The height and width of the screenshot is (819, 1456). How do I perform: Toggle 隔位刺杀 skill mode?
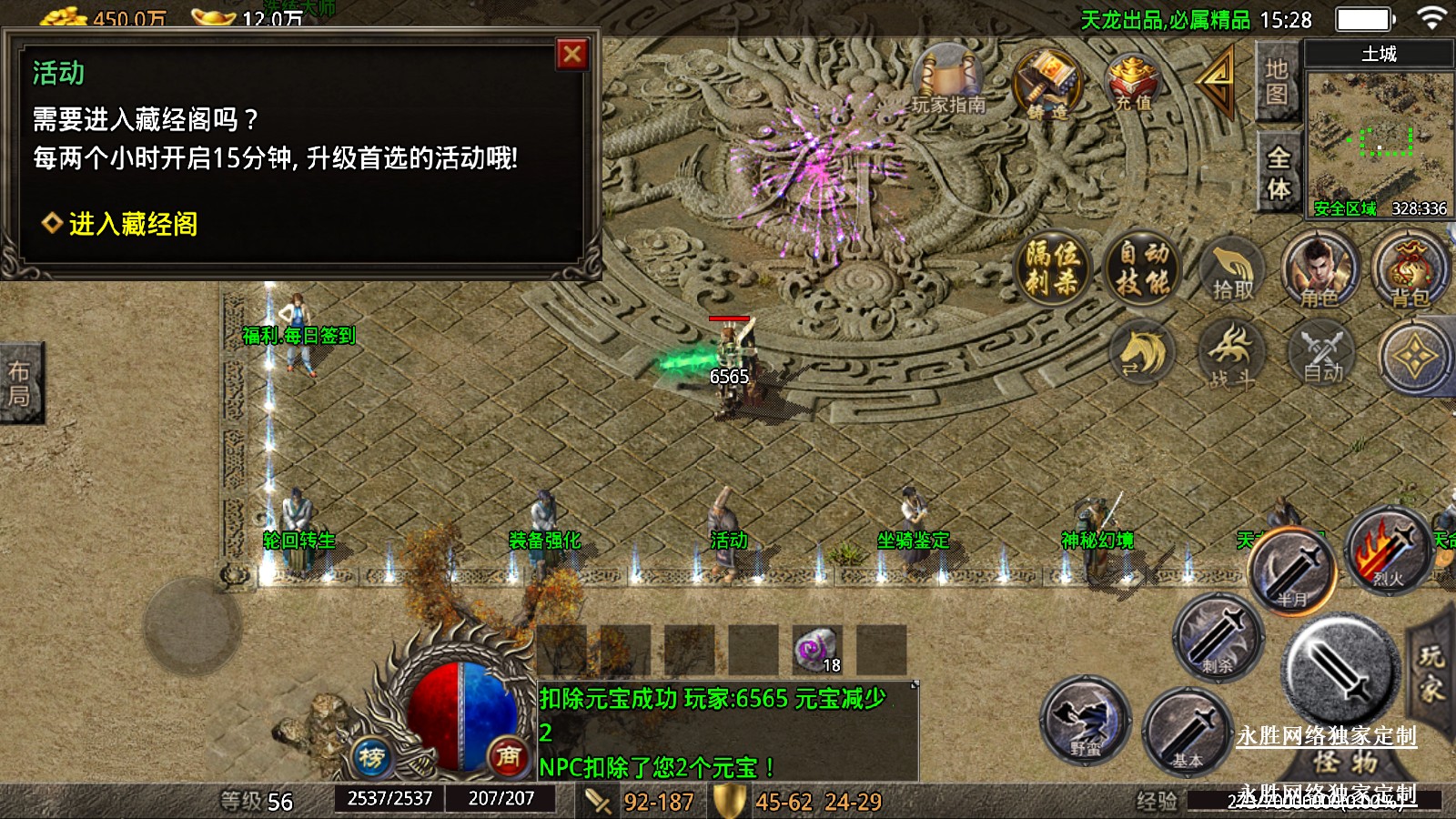pos(1053,268)
